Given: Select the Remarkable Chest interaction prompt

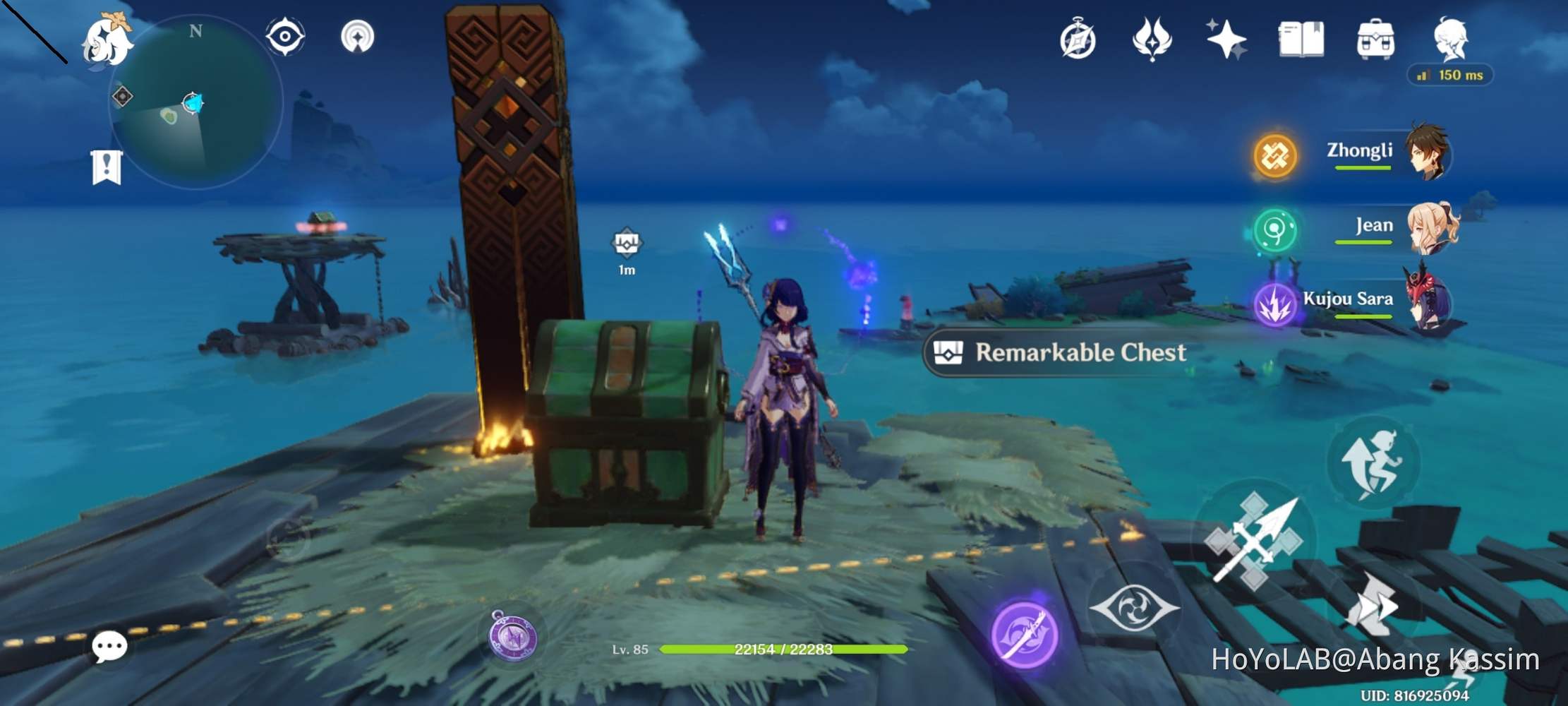Looking at the screenshot, I should 1059,353.
